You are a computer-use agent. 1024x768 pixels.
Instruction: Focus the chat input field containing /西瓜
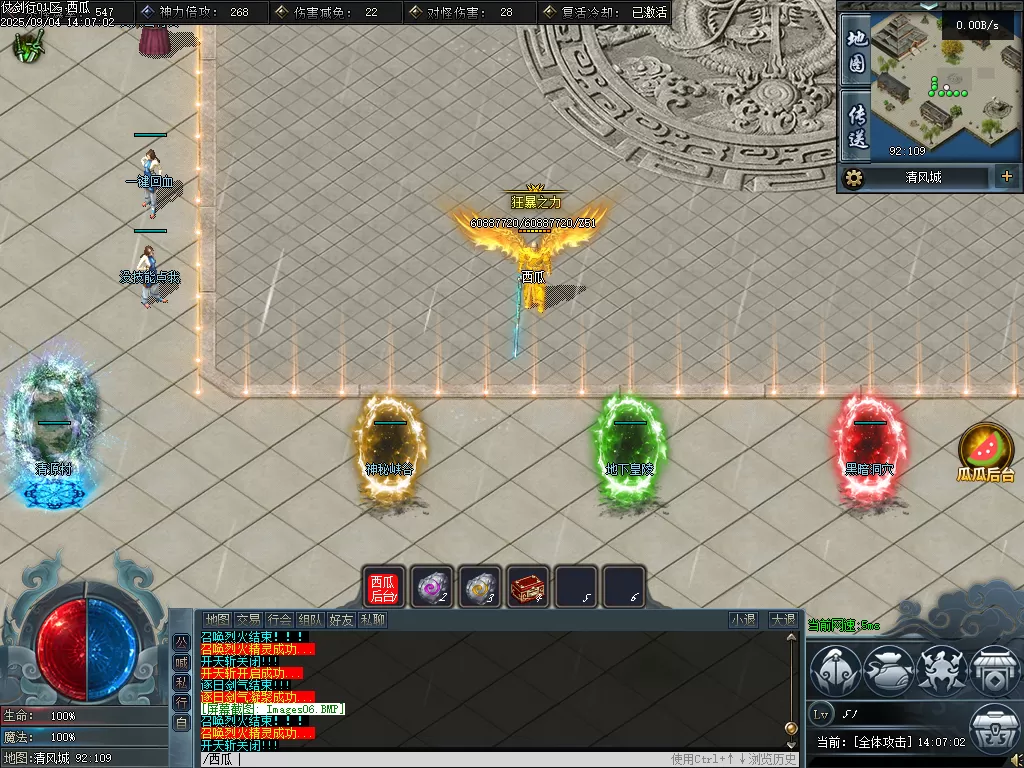[x=430, y=759]
